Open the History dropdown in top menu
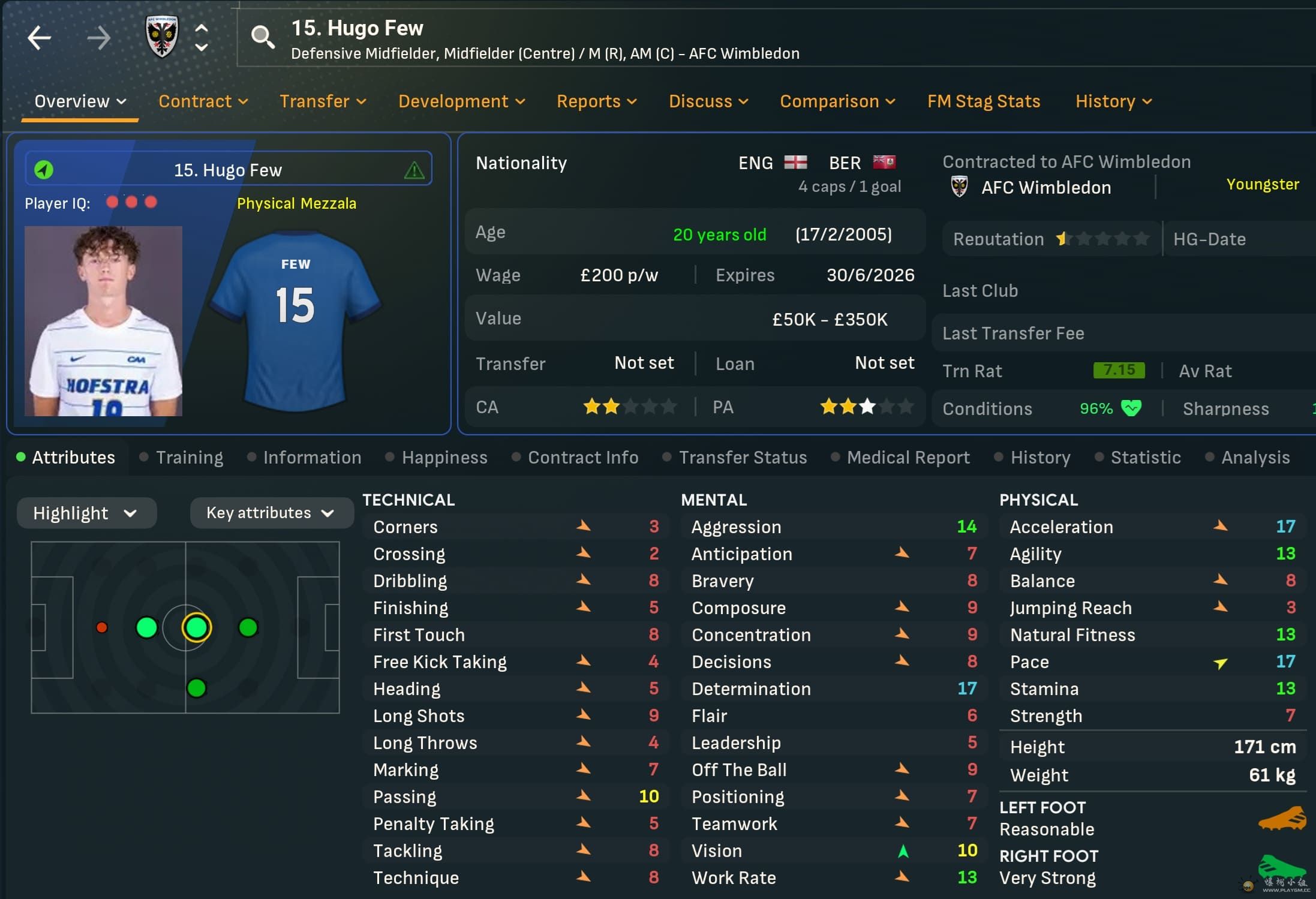1316x899 pixels. 1113,101
